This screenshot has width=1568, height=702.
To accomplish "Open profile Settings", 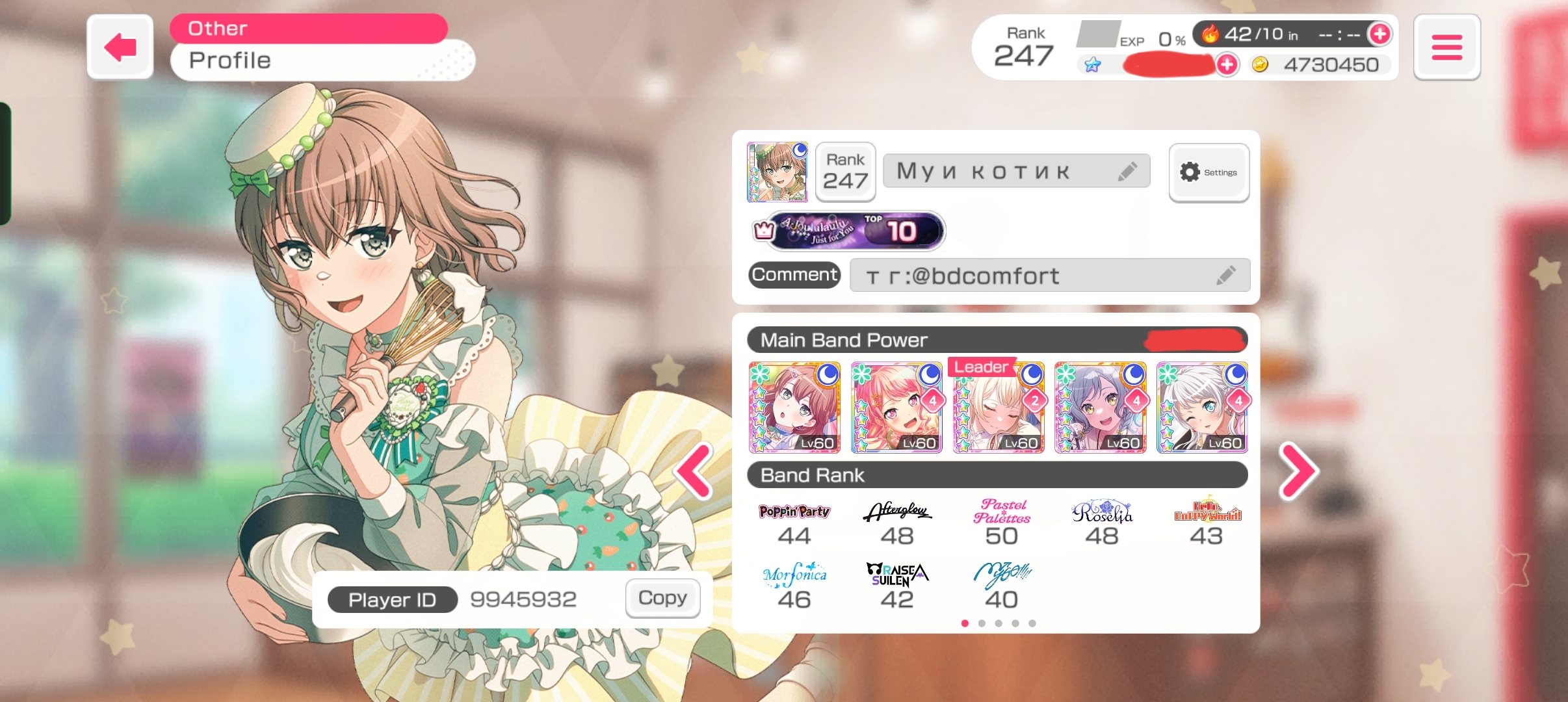I will click(1209, 172).
